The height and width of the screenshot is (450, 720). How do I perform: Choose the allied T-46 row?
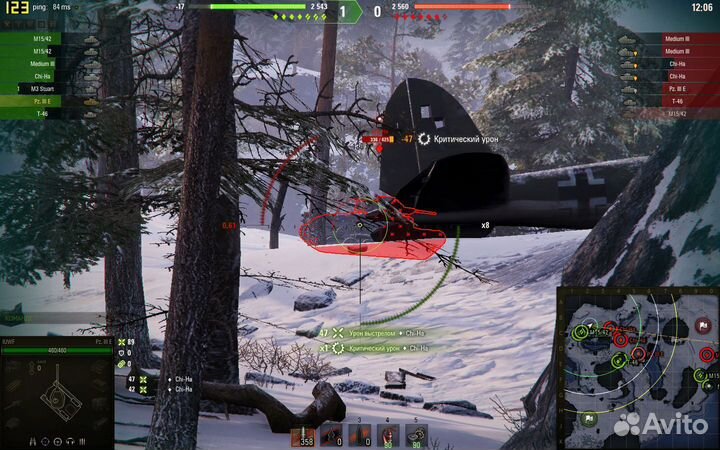(x=50, y=113)
